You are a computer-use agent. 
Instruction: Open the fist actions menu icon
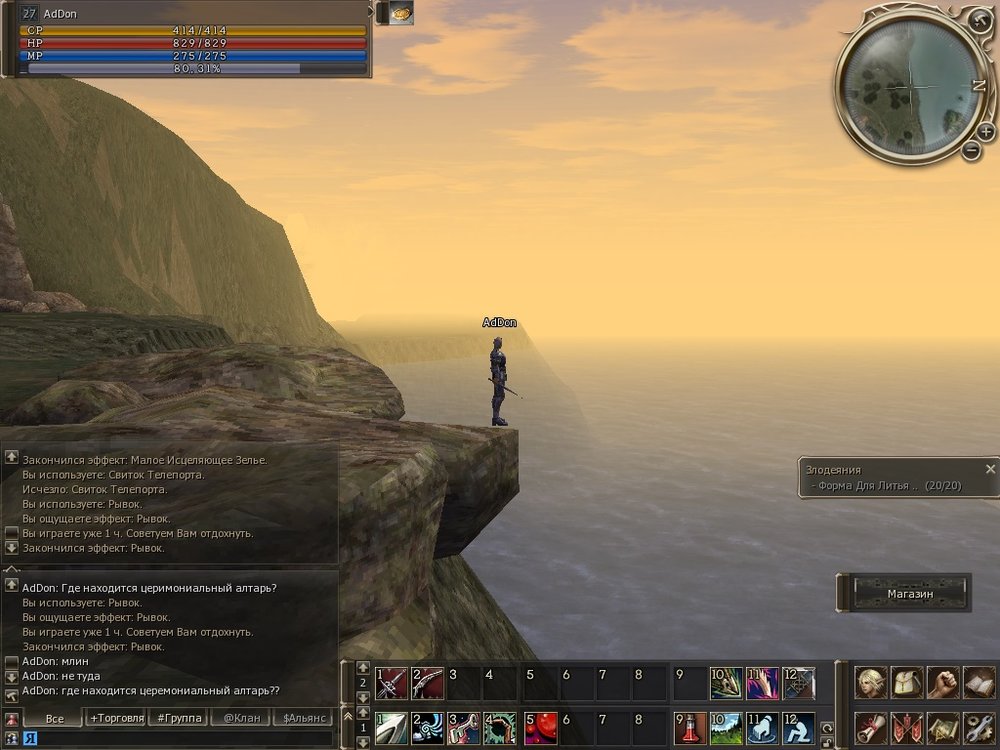click(x=943, y=683)
